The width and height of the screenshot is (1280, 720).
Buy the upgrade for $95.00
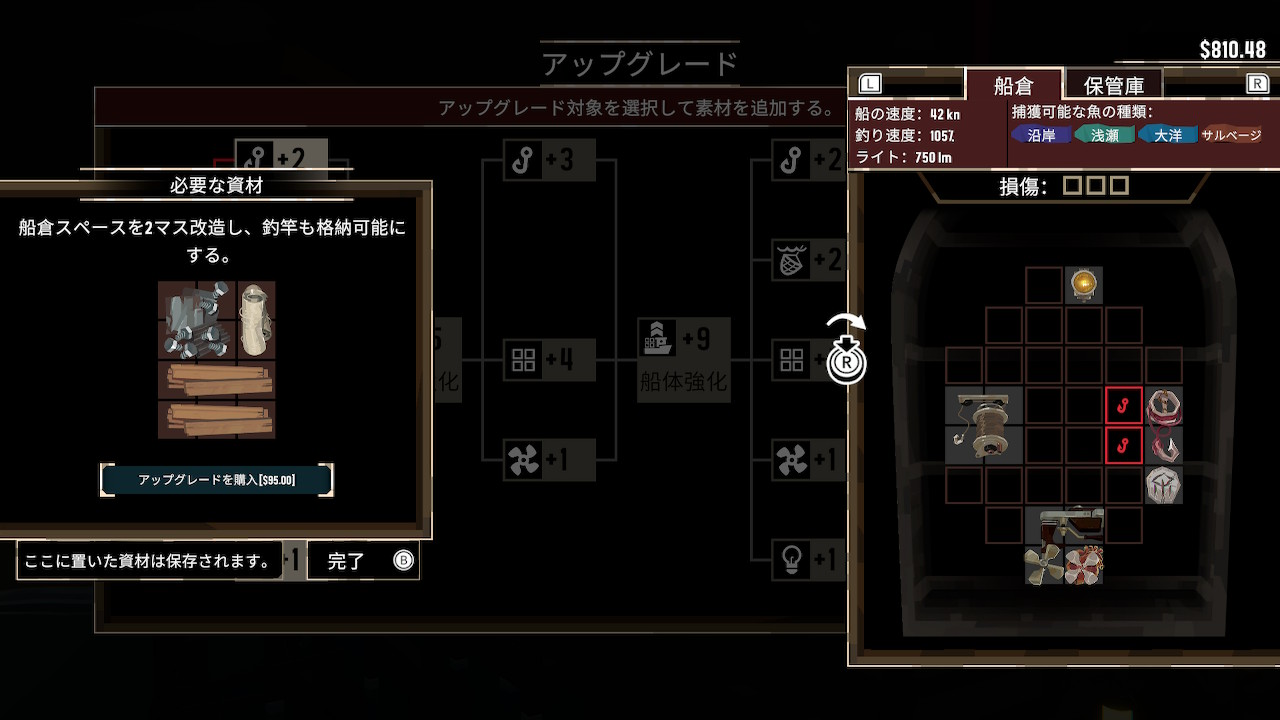click(x=216, y=480)
